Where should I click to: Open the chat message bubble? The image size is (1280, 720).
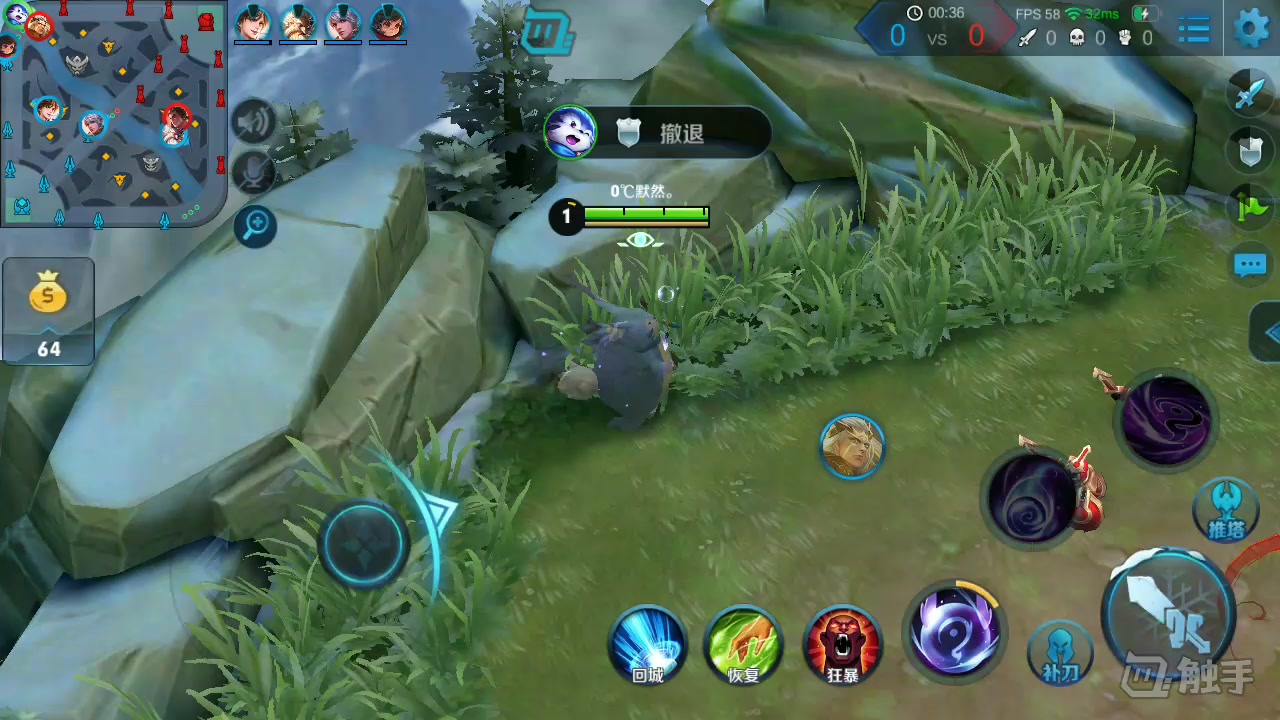(x=1250, y=265)
